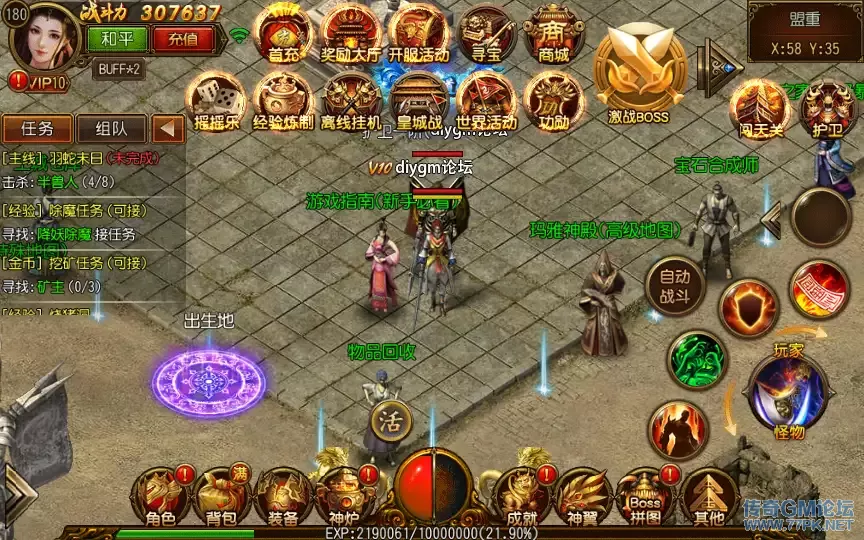
Task: Open the 装备 equipment menu
Action: click(282, 498)
